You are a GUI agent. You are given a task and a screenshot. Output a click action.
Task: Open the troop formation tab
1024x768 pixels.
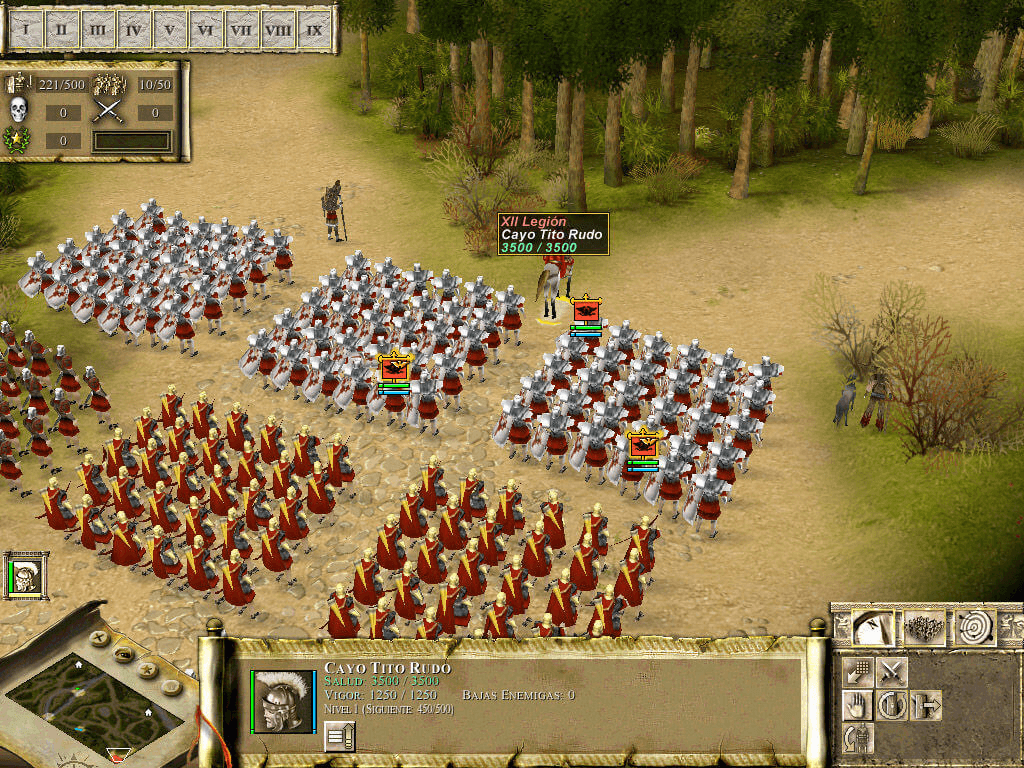click(924, 628)
